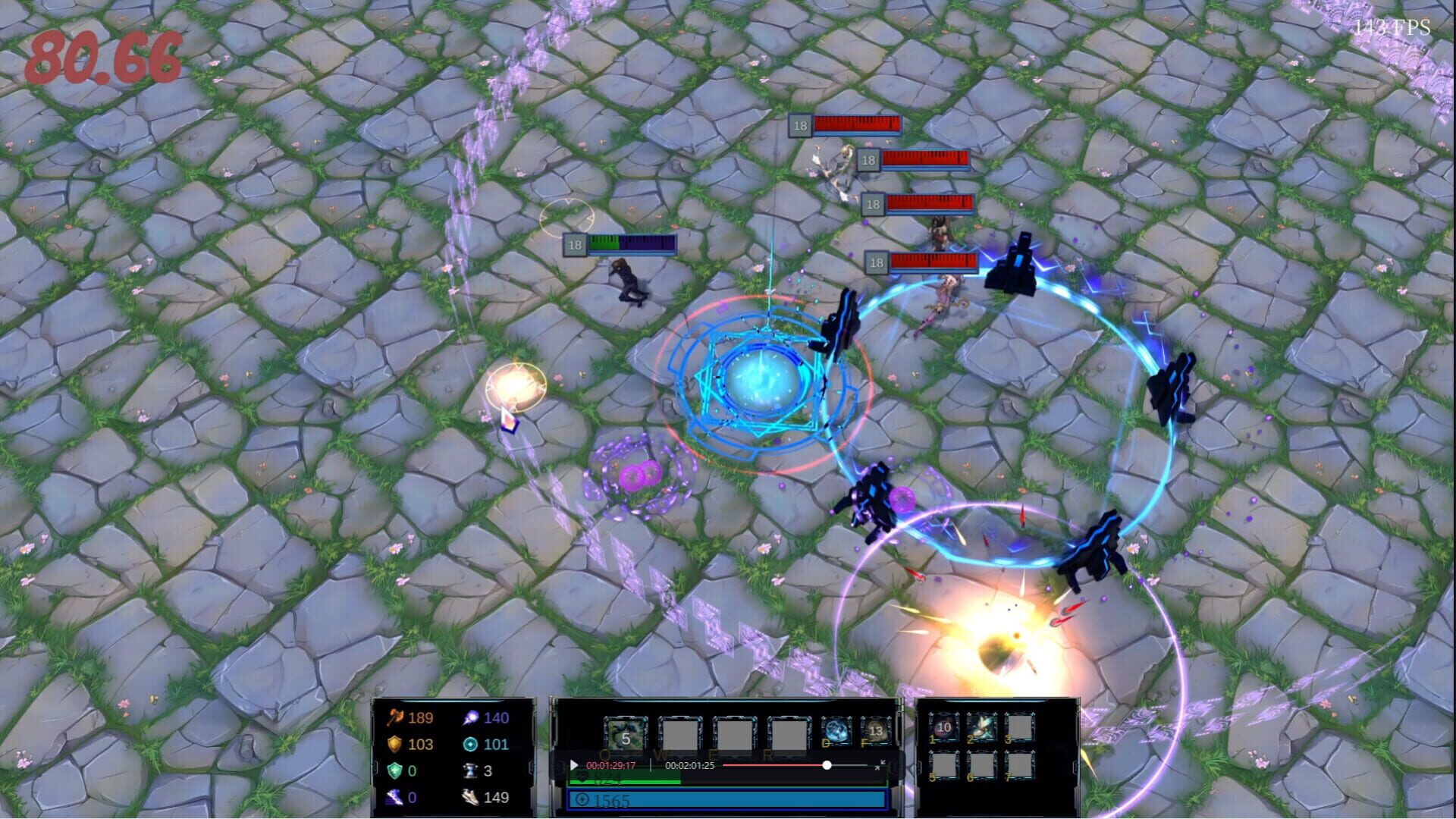
Task: Select the item in inventory slot 2
Action: point(981,727)
